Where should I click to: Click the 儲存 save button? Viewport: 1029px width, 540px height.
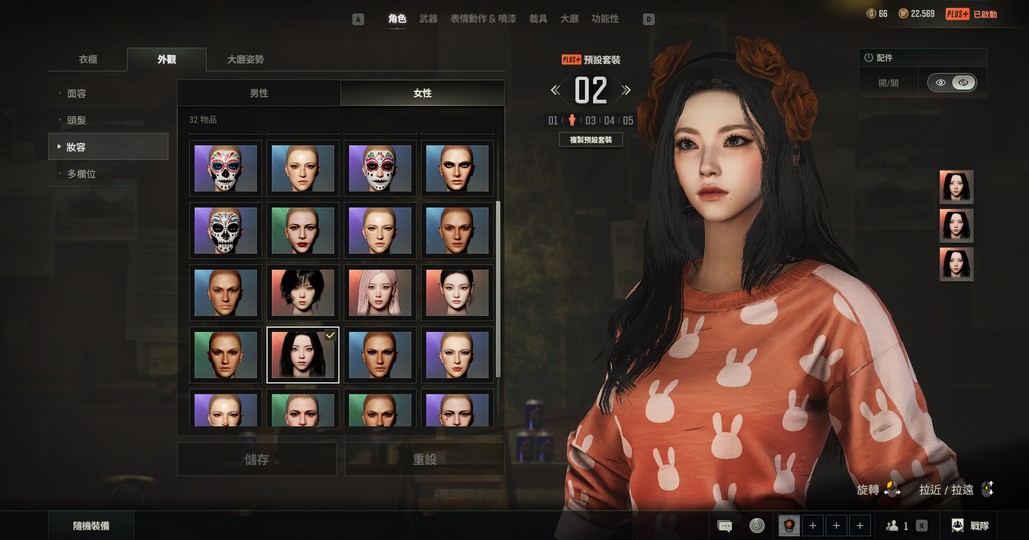coord(257,459)
